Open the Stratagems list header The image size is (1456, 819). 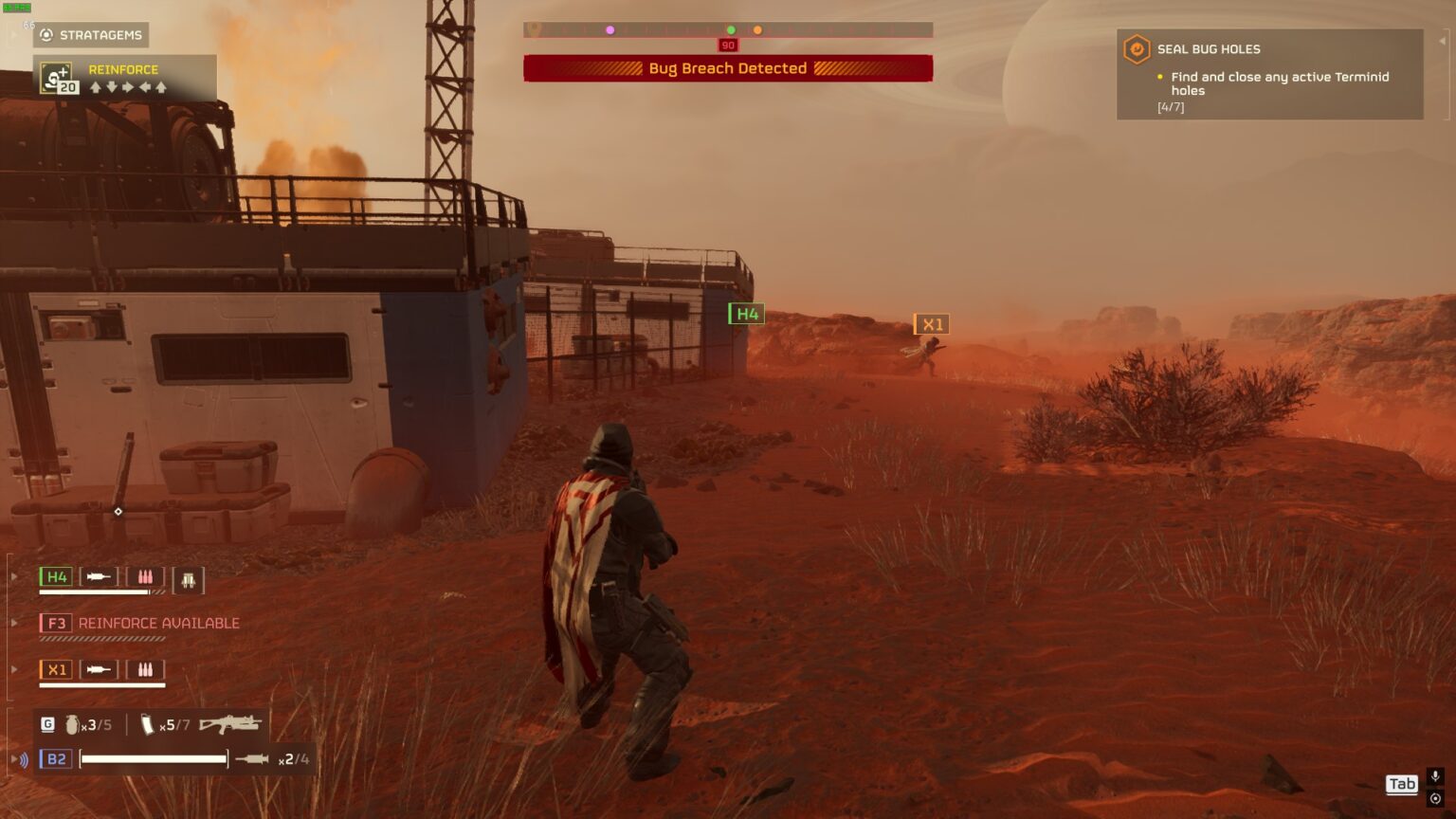point(91,35)
